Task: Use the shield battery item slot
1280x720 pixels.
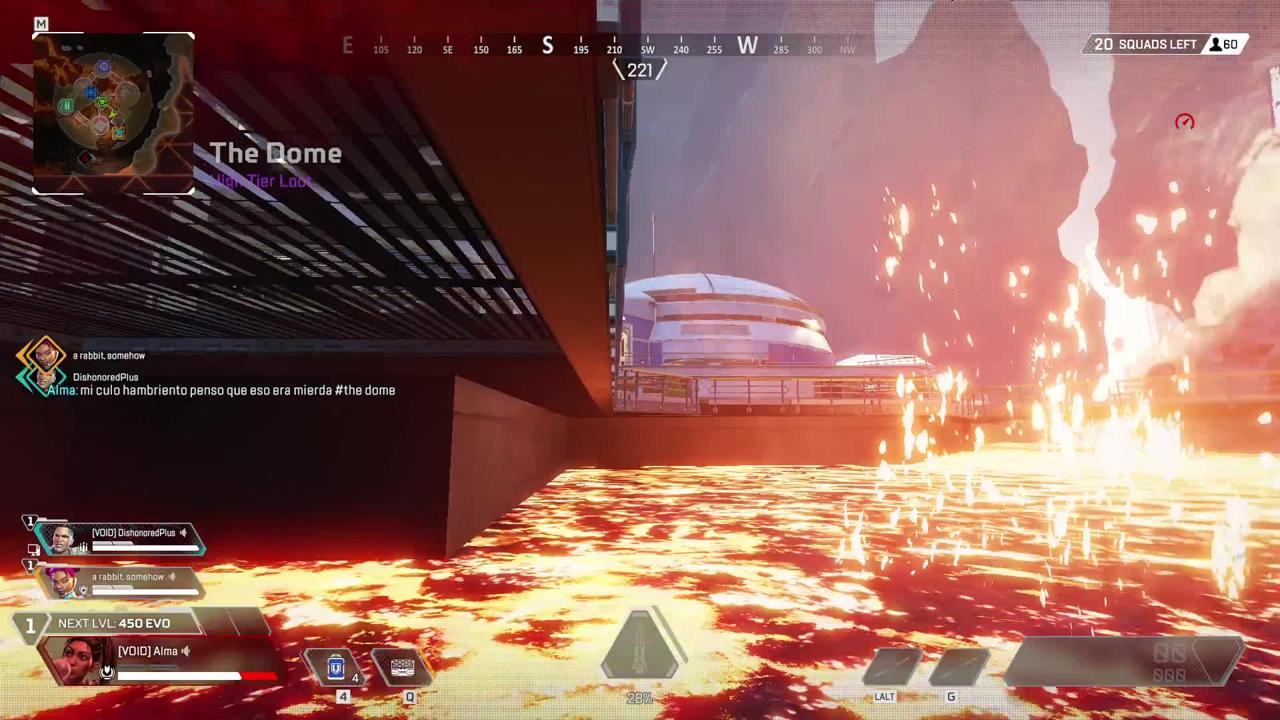Action: [x=336, y=667]
